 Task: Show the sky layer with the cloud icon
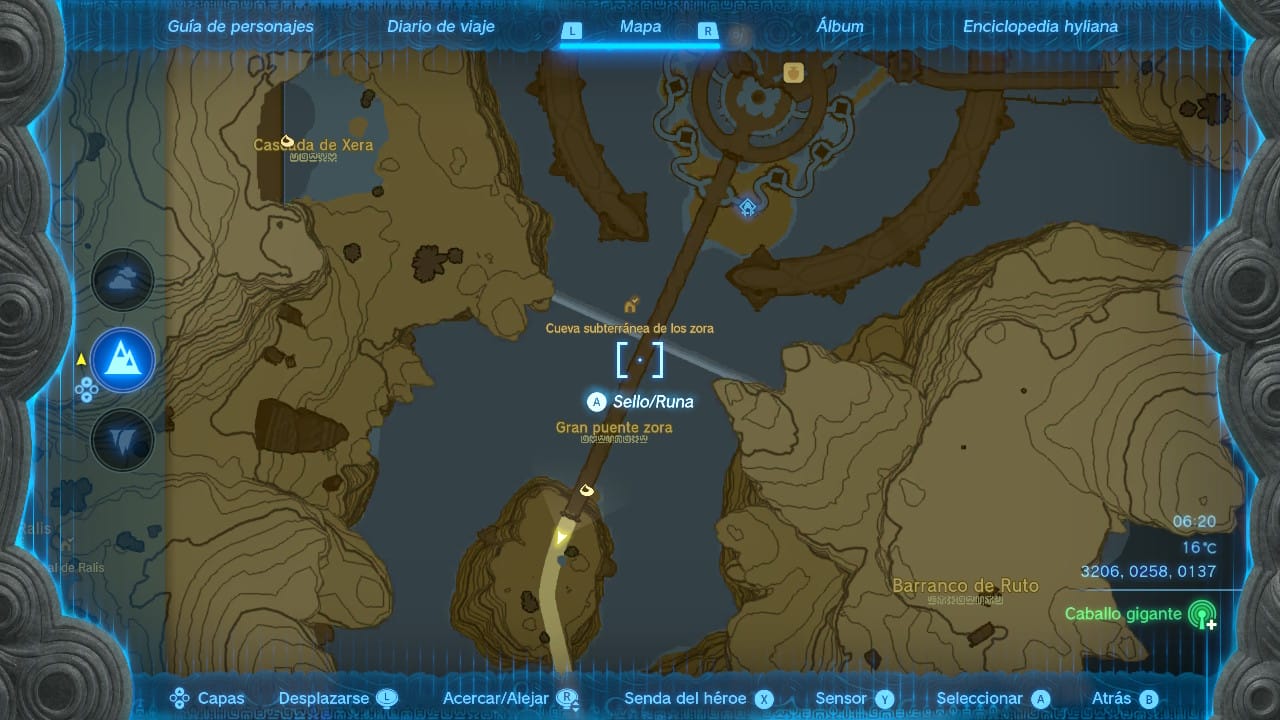point(123,281)
